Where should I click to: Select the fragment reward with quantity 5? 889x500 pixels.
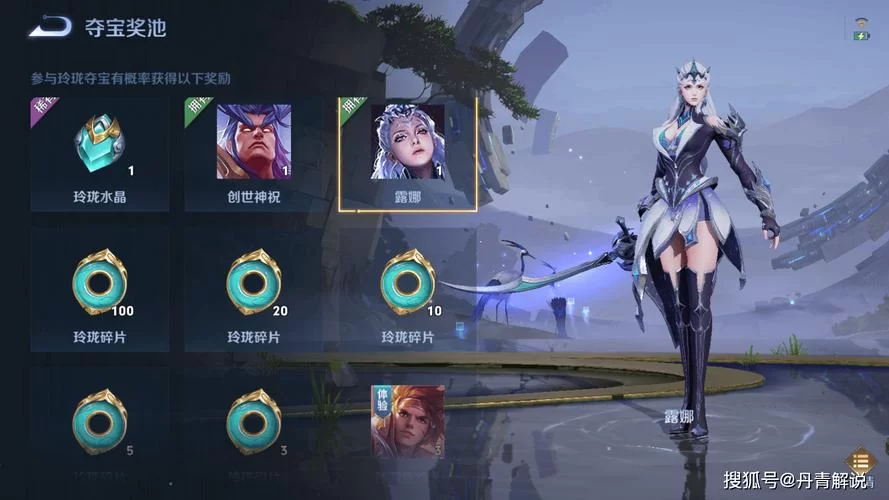pyautogui.click(x=99, y=425)
